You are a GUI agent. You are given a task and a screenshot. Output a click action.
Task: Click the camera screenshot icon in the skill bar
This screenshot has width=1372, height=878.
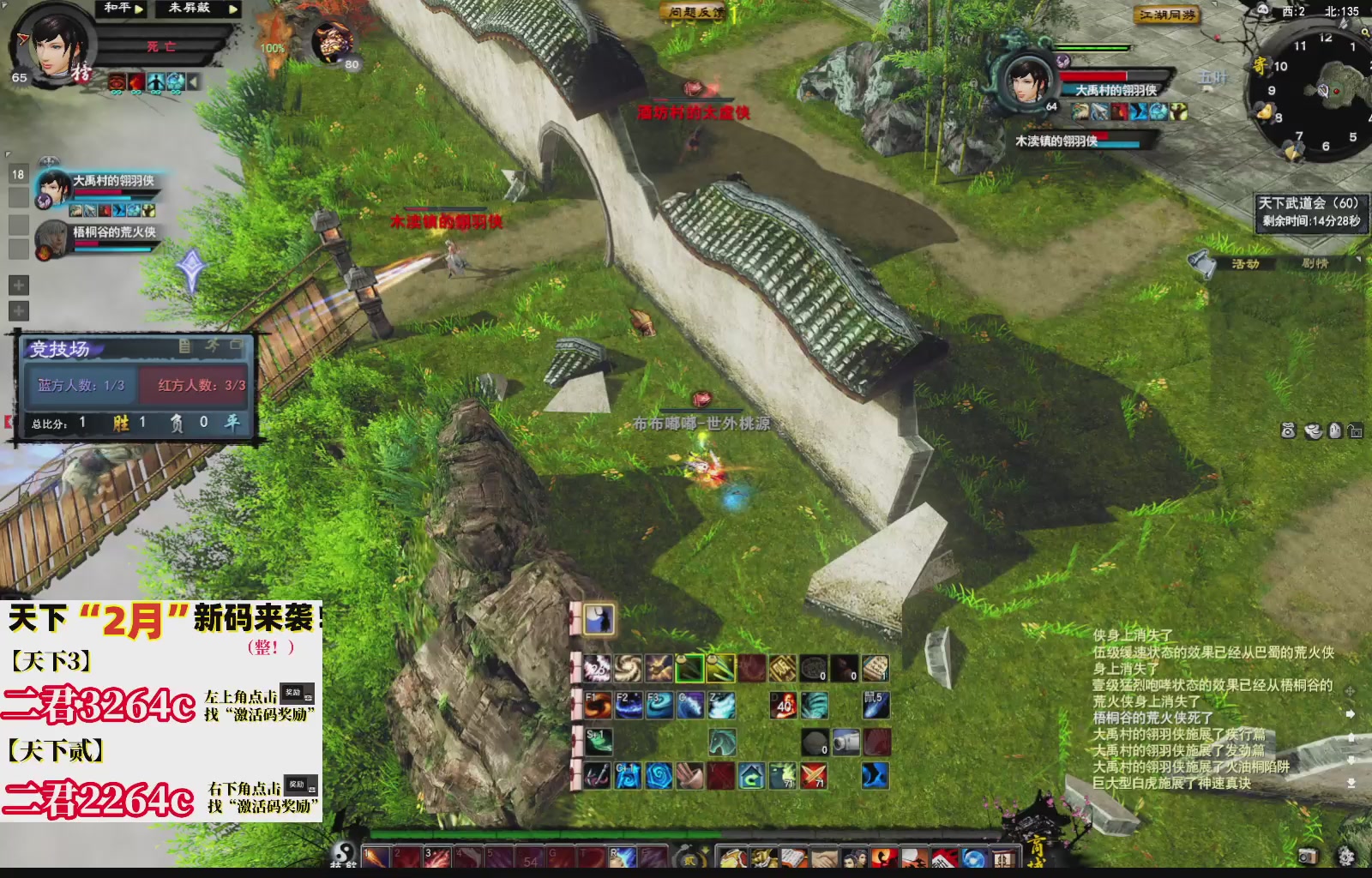(845, 742)
